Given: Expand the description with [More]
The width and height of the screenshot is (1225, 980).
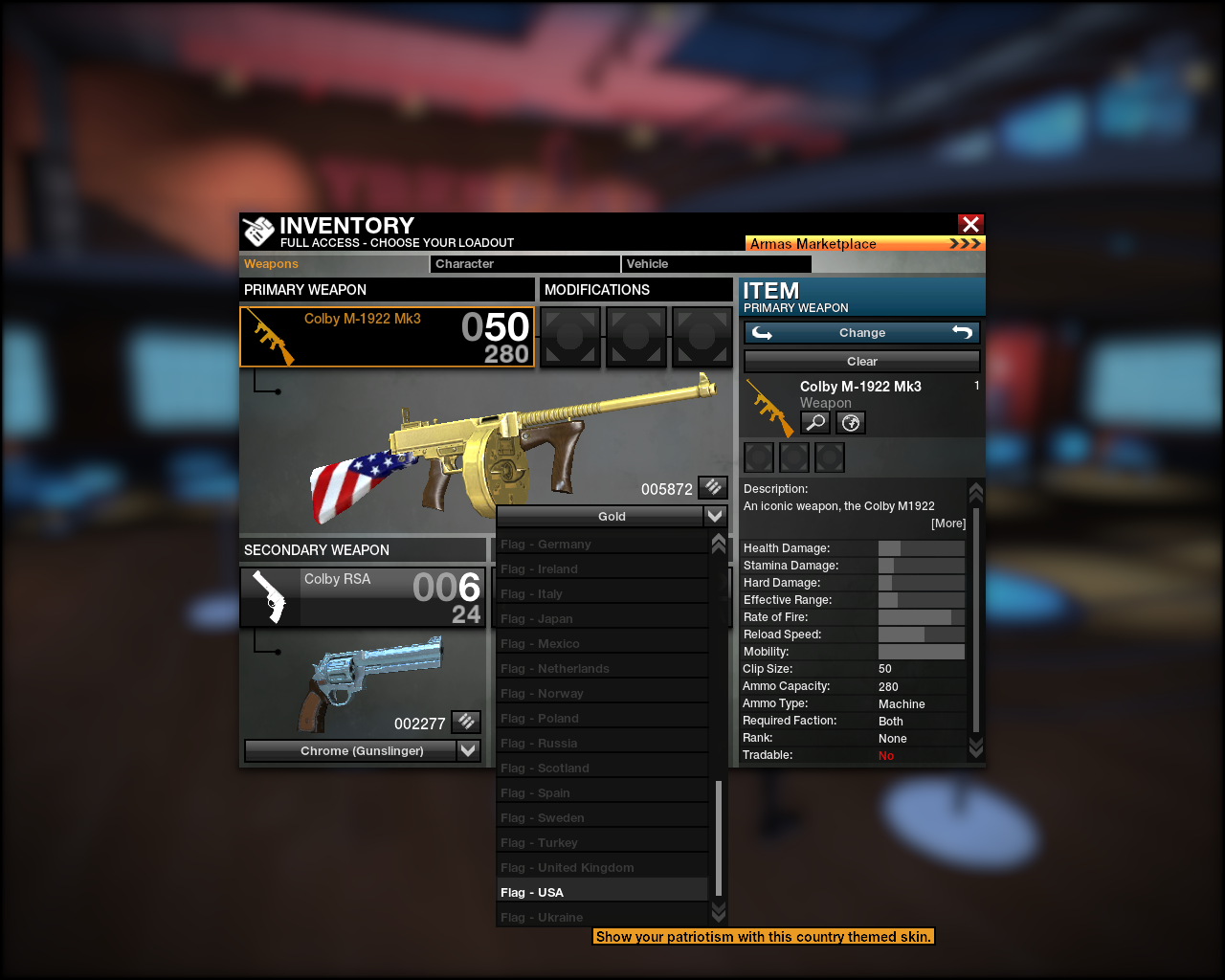Looking at the screenshot, I should pyautogui.click(x=948, y=523).
